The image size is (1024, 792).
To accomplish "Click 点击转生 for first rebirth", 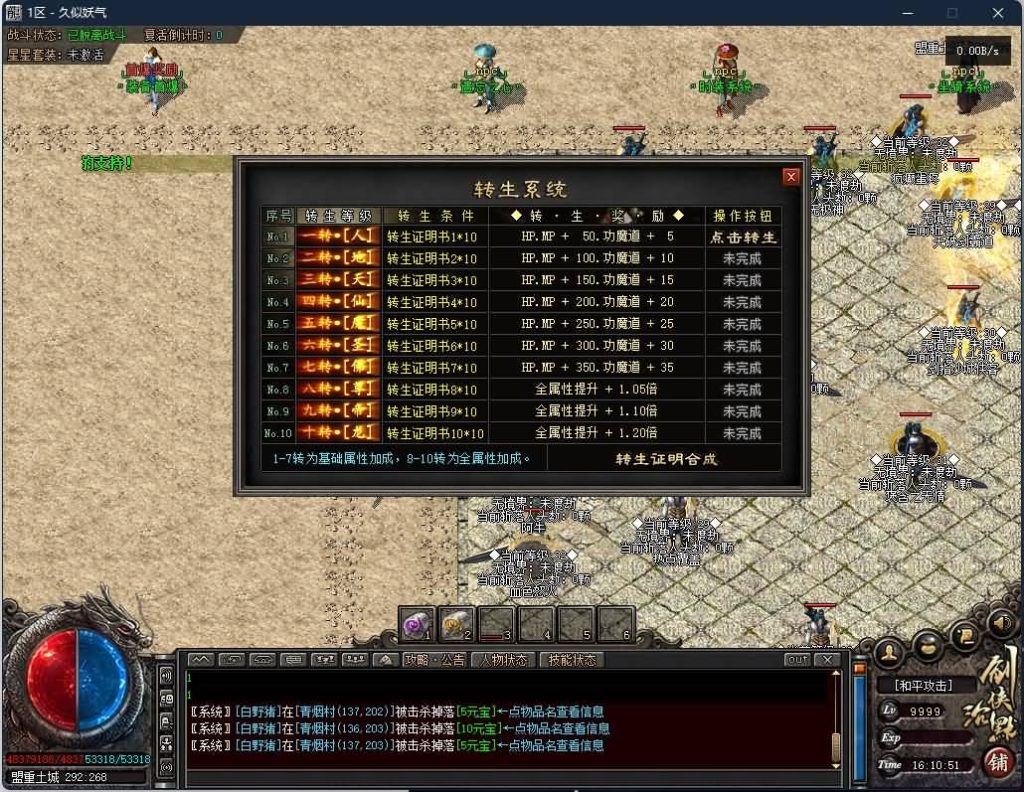I will [743, 237].
